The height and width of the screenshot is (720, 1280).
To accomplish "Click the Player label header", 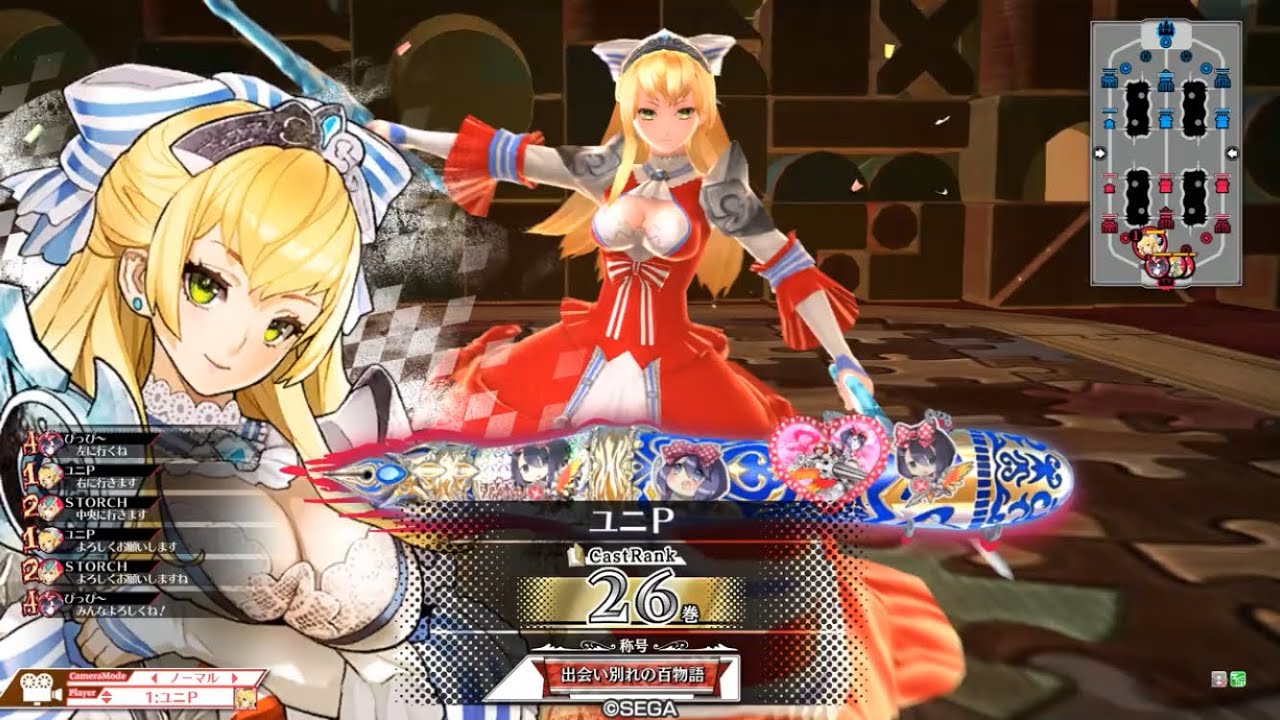I will 80,694.
